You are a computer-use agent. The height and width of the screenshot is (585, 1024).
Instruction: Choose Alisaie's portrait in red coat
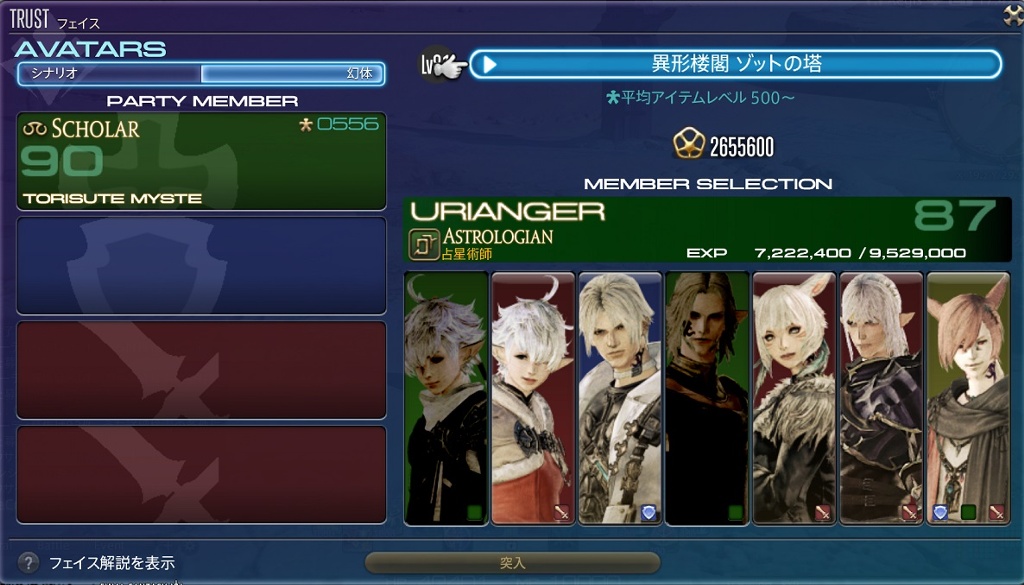(533, 398)
